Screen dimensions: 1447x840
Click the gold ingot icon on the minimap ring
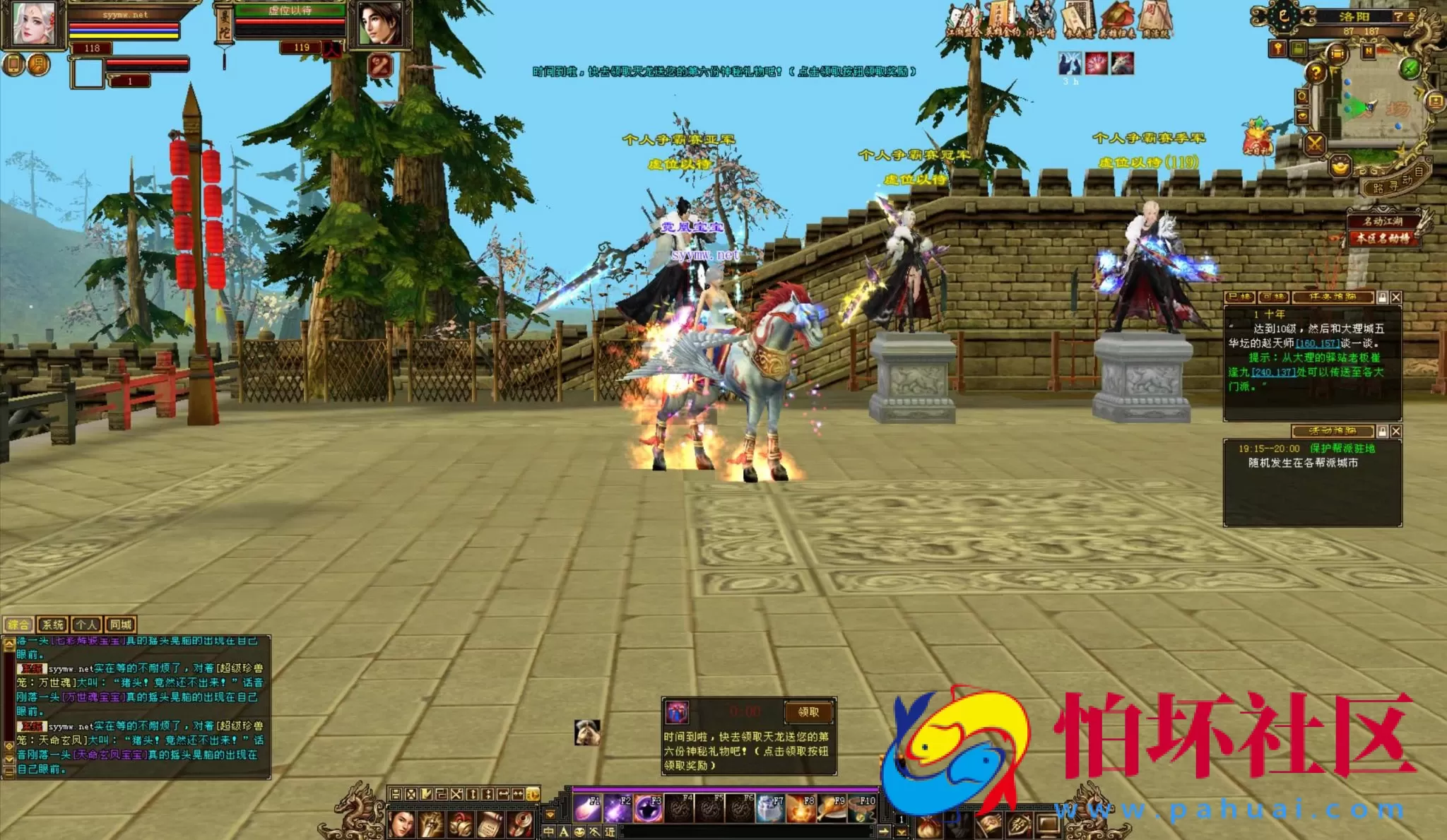tap(1340, 168)
